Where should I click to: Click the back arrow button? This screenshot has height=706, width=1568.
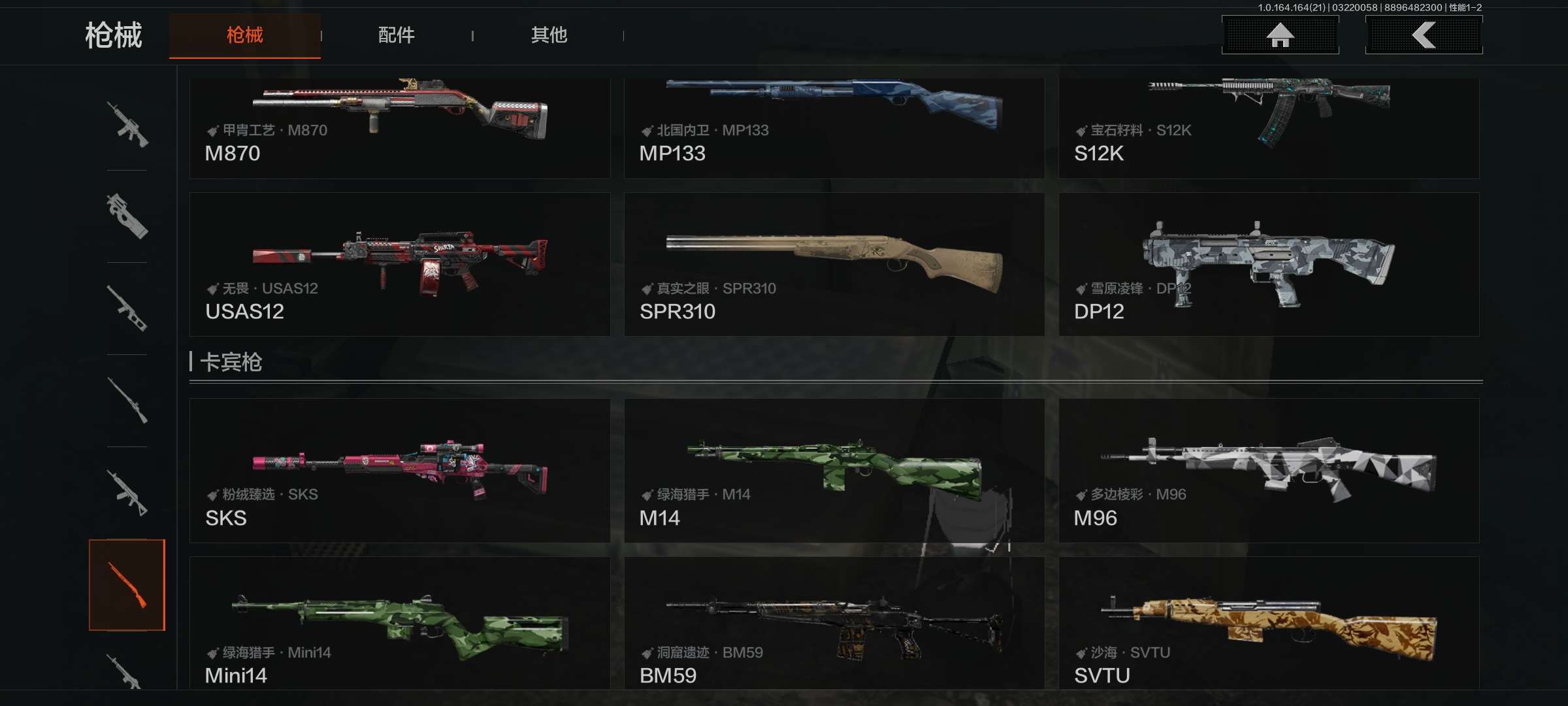pos(1424,35)
